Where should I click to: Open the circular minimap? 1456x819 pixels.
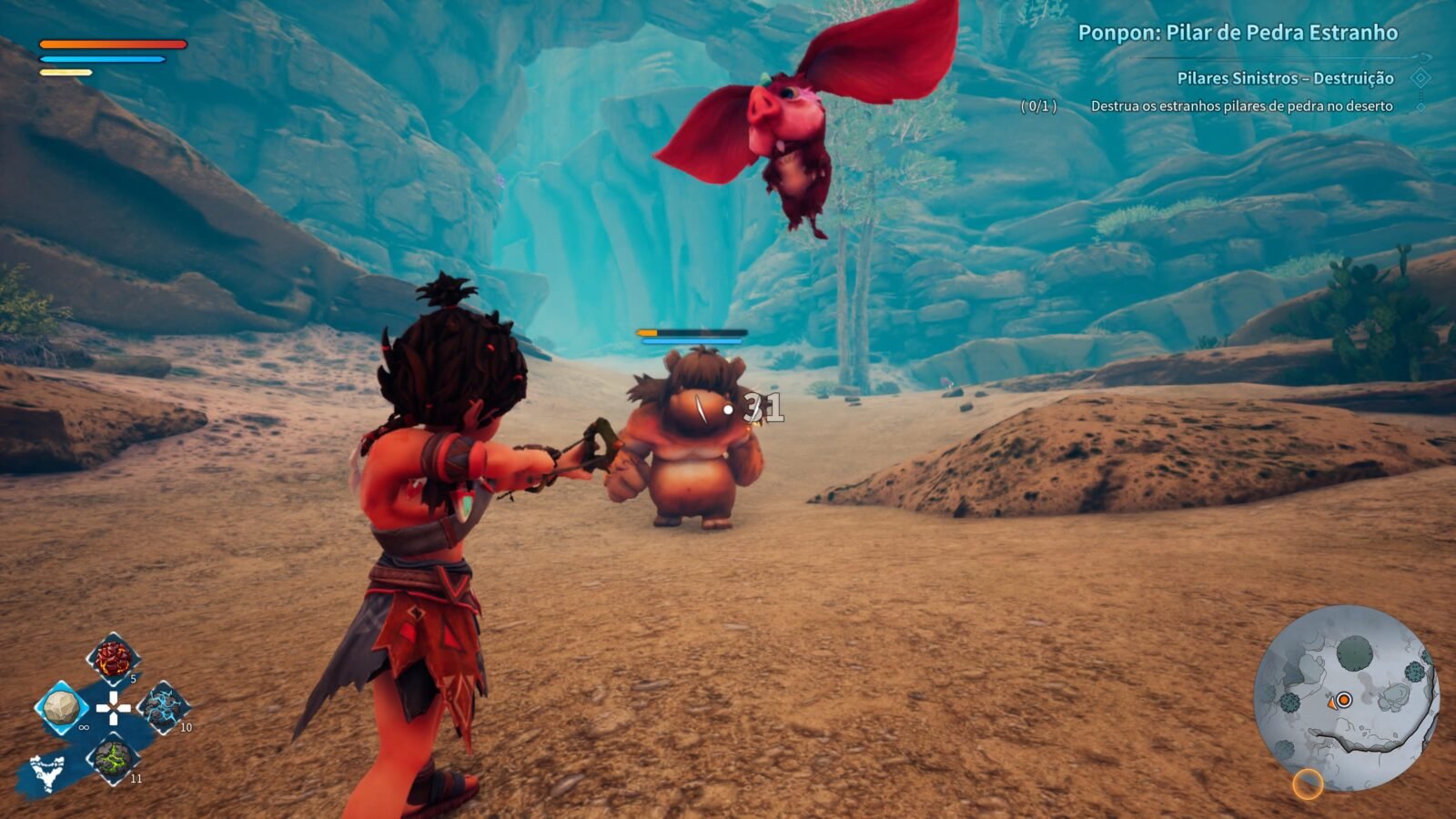click(1345, 697)
